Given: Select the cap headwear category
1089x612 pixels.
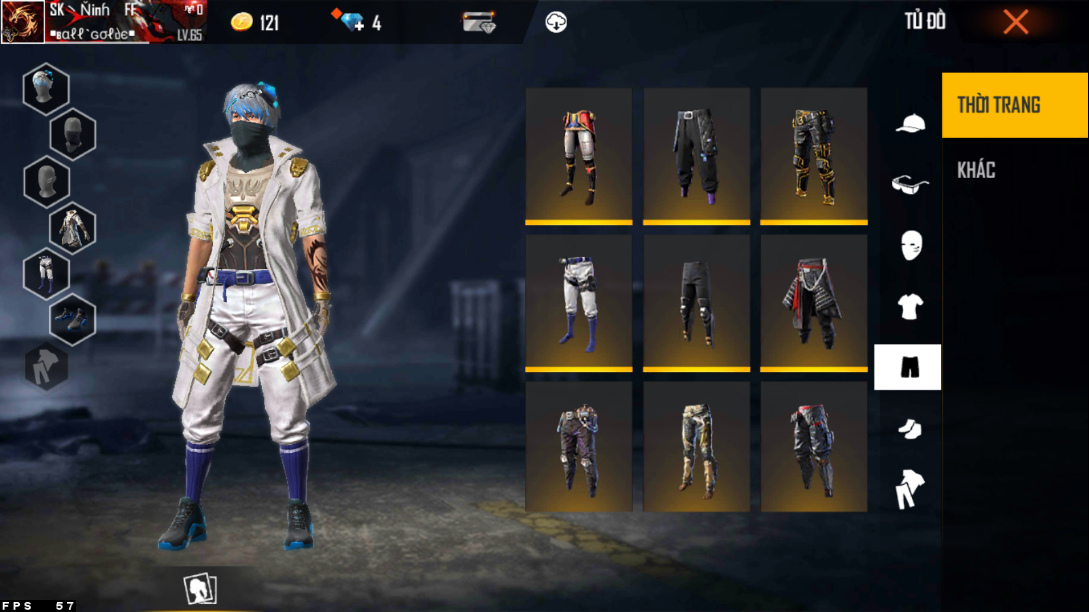Looking at the screenshot, I should click(x=909, y=124).
